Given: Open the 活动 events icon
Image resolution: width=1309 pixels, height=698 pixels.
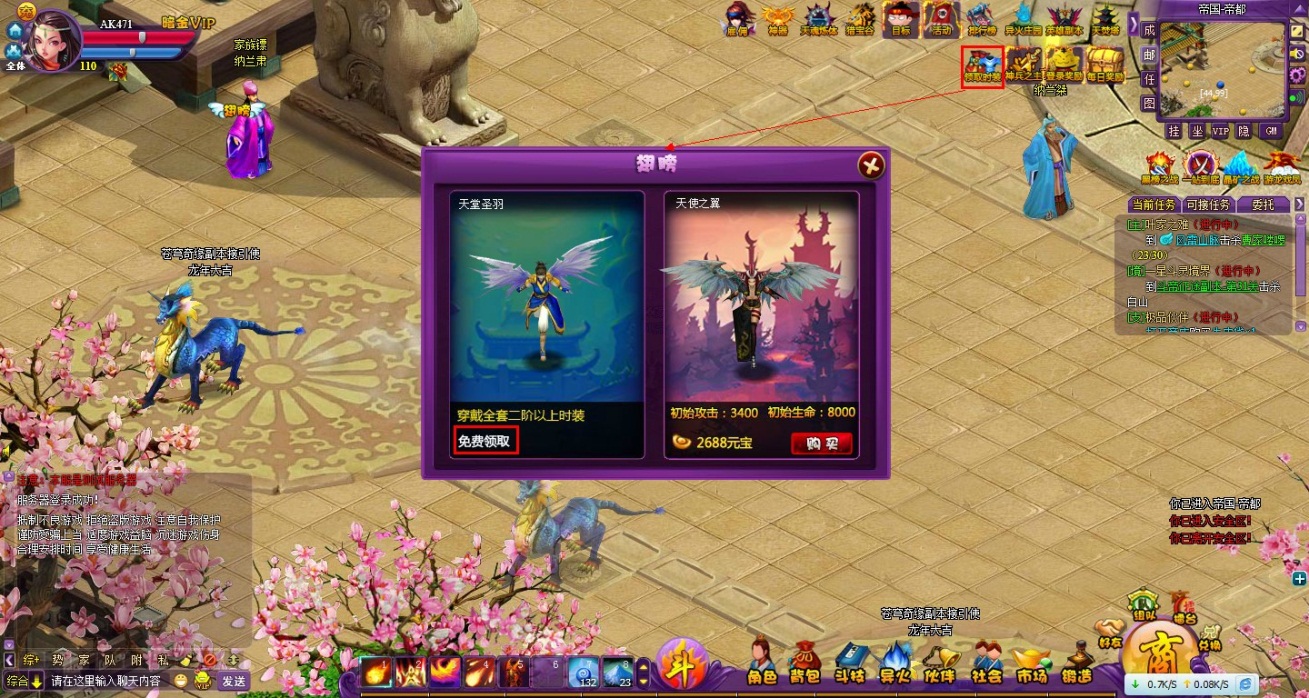Looking at the screenshot, I should coord(941,20).
